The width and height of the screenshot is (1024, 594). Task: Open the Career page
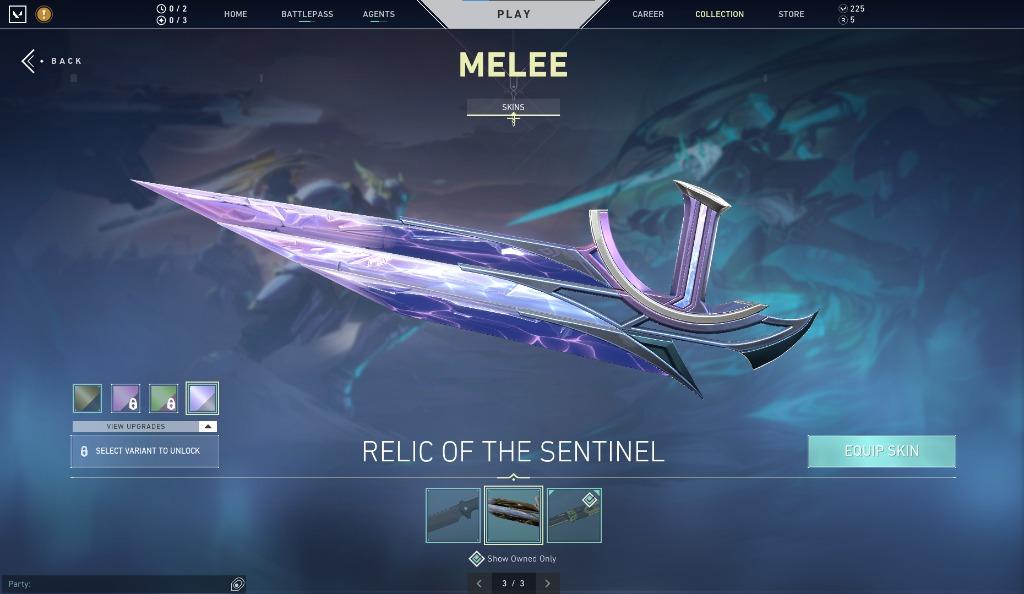coord(648,14)
